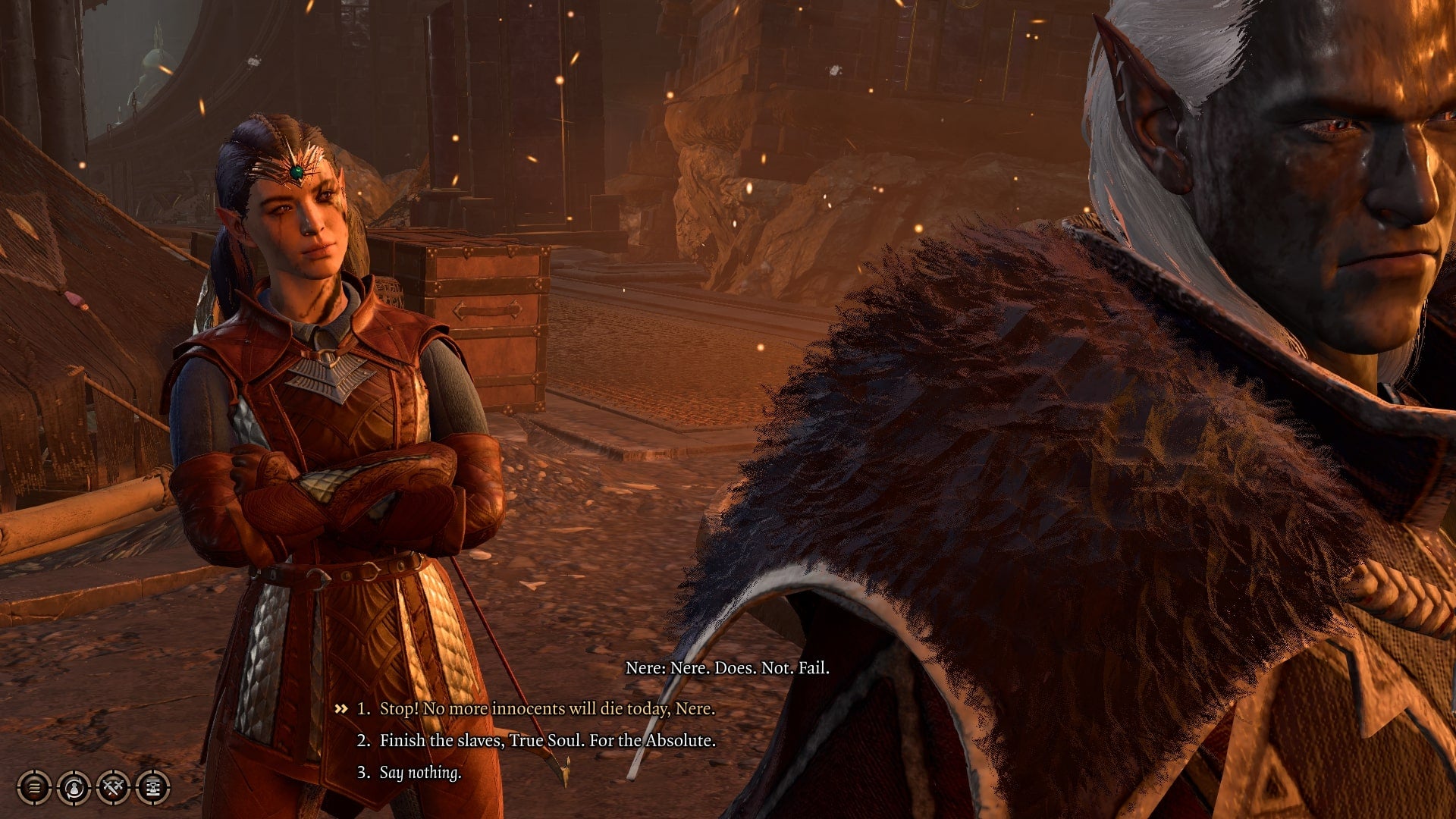This screenshot has height=819, width=1456.
Task: Activate the crossed swords attack icon
Action: point(114,788)
